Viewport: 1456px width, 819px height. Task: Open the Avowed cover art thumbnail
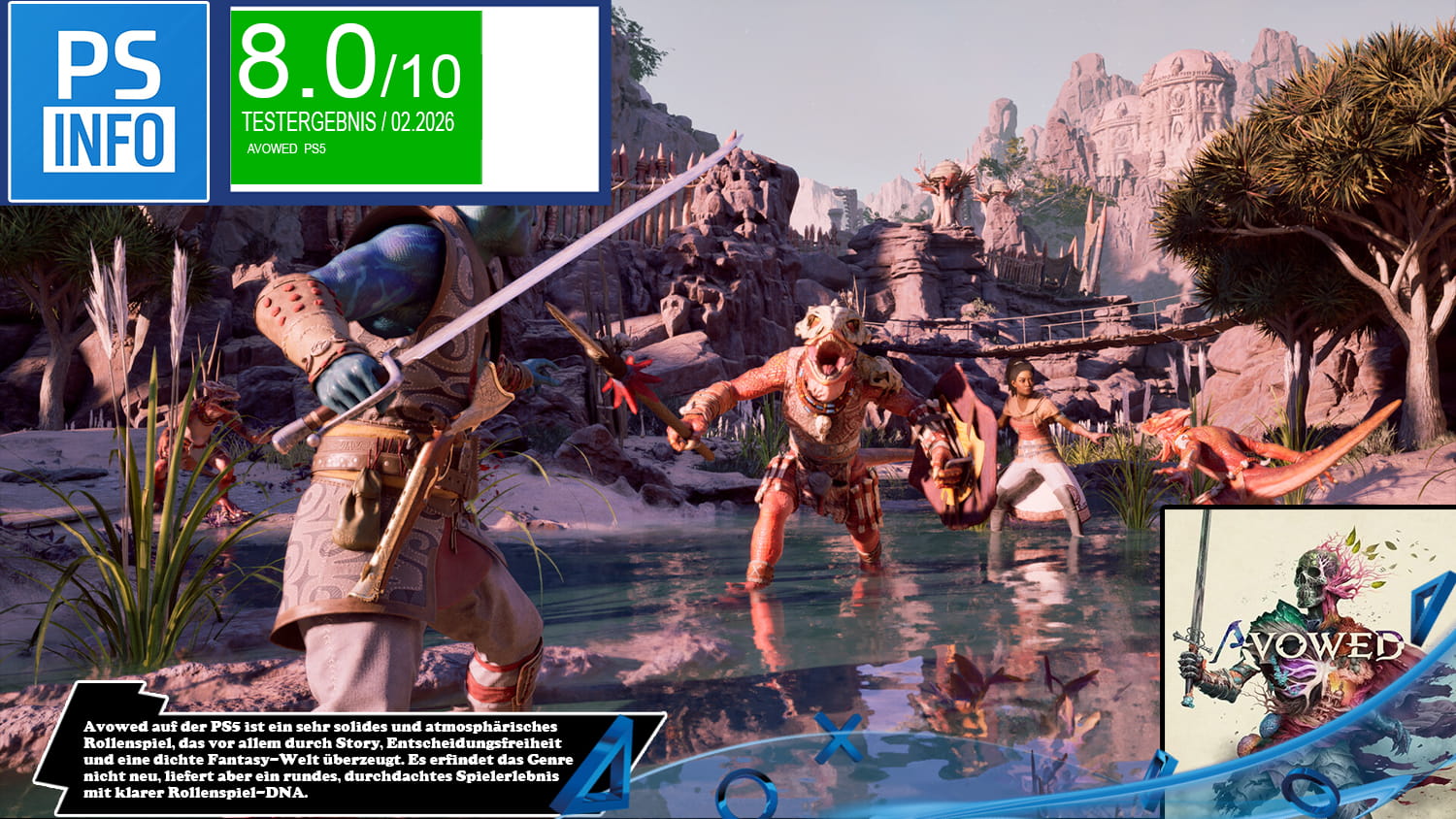(1310, 662)
